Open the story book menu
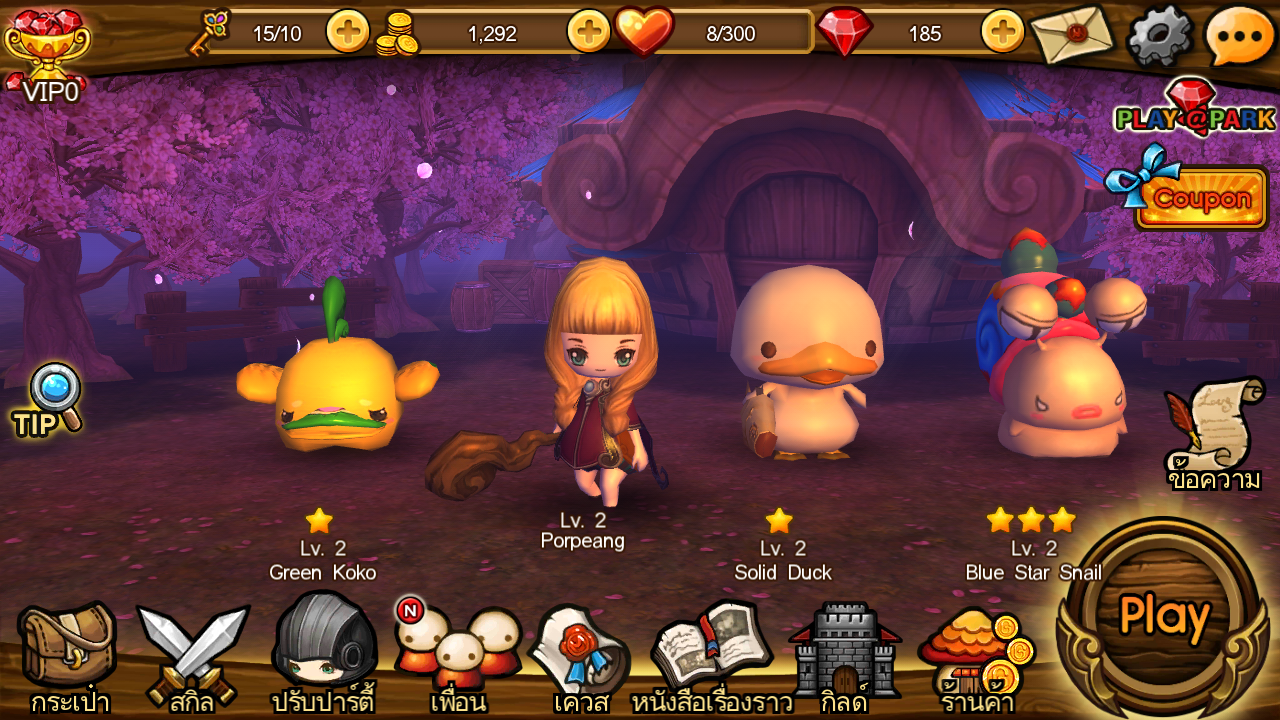This screenshot has width=1280, height=720. point(711,651)
